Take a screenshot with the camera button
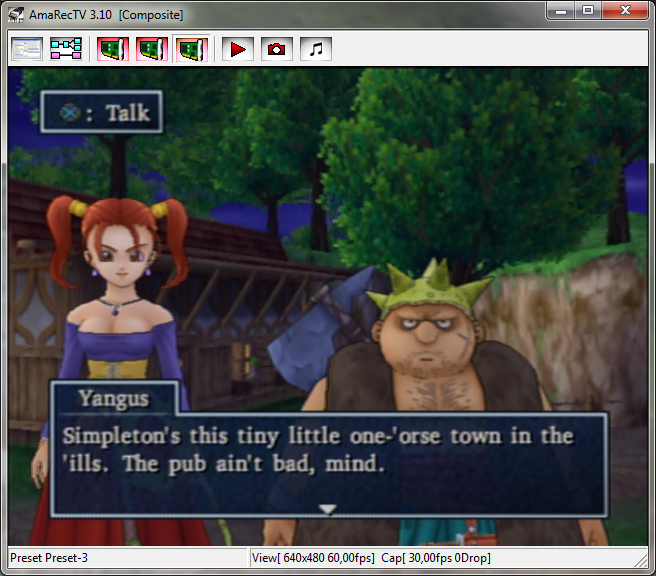 pos(276,48)
